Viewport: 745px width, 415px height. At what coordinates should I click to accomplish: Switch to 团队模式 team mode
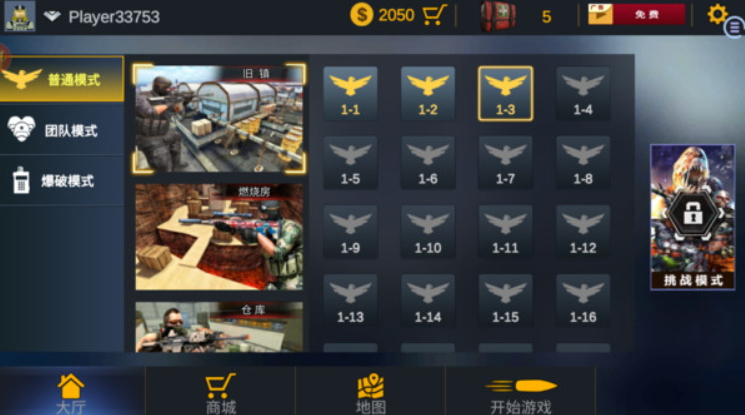pyautogui.click(x=62, y=130)
